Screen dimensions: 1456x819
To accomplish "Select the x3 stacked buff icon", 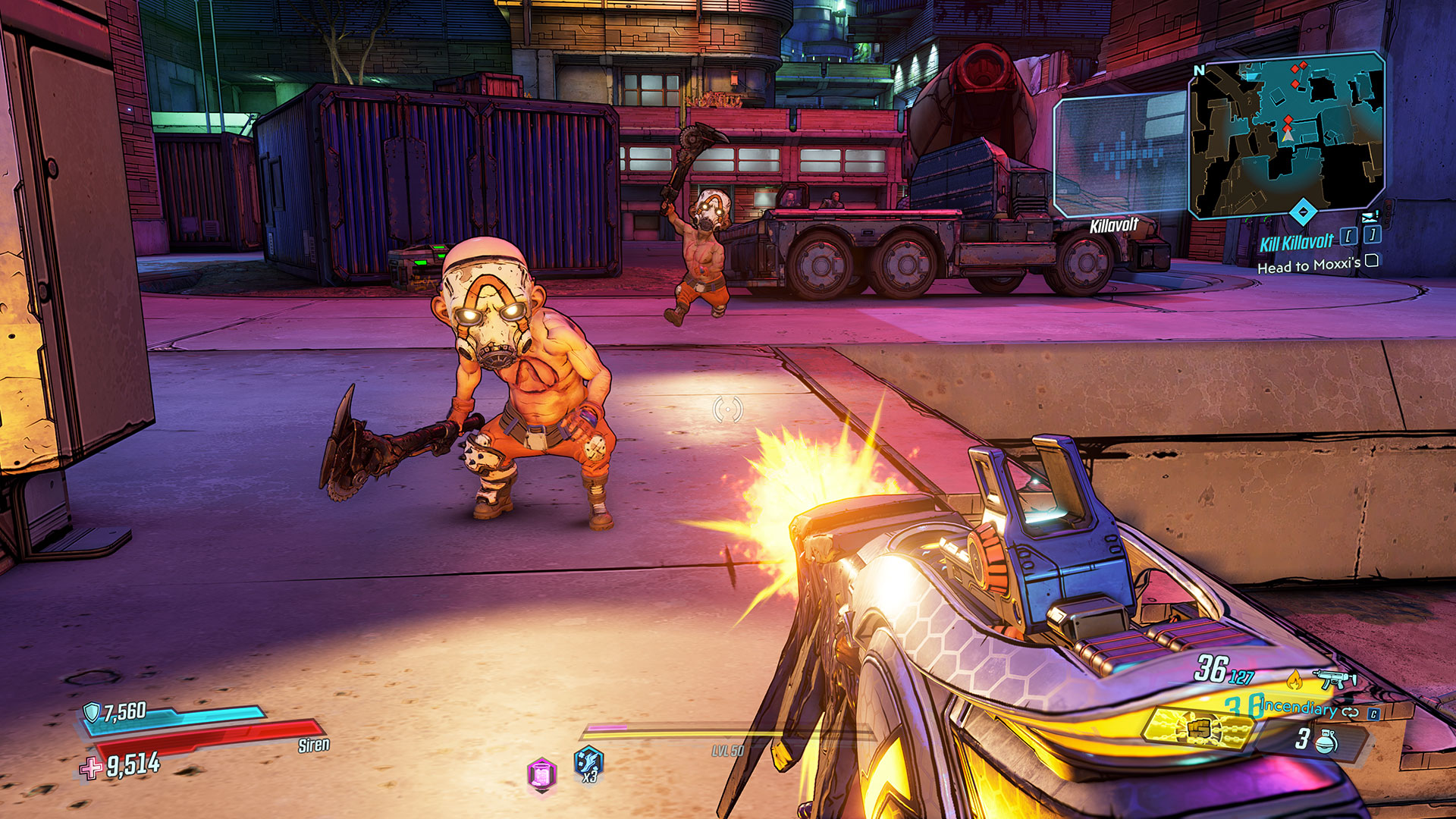I will (588, 762).
